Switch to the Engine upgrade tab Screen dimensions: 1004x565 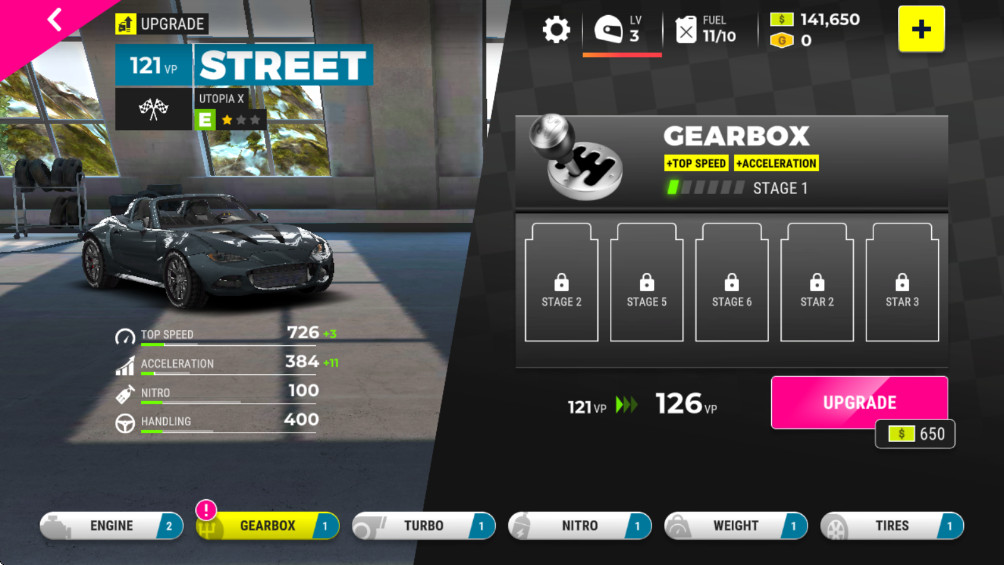111,526
